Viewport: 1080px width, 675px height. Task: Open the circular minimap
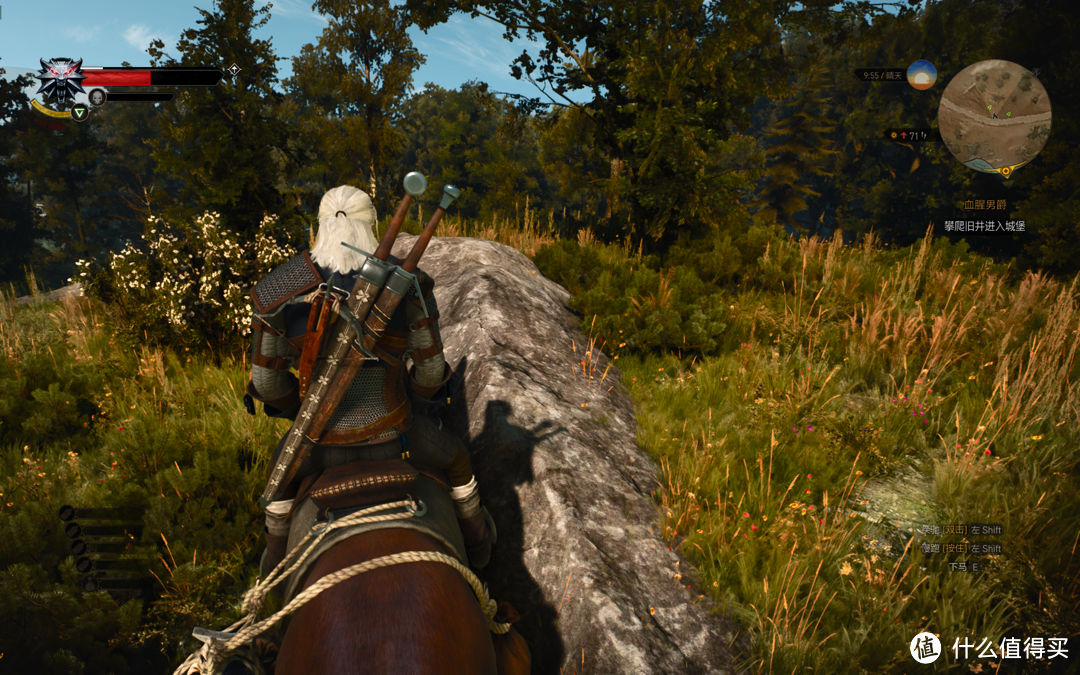pos(994,114)
